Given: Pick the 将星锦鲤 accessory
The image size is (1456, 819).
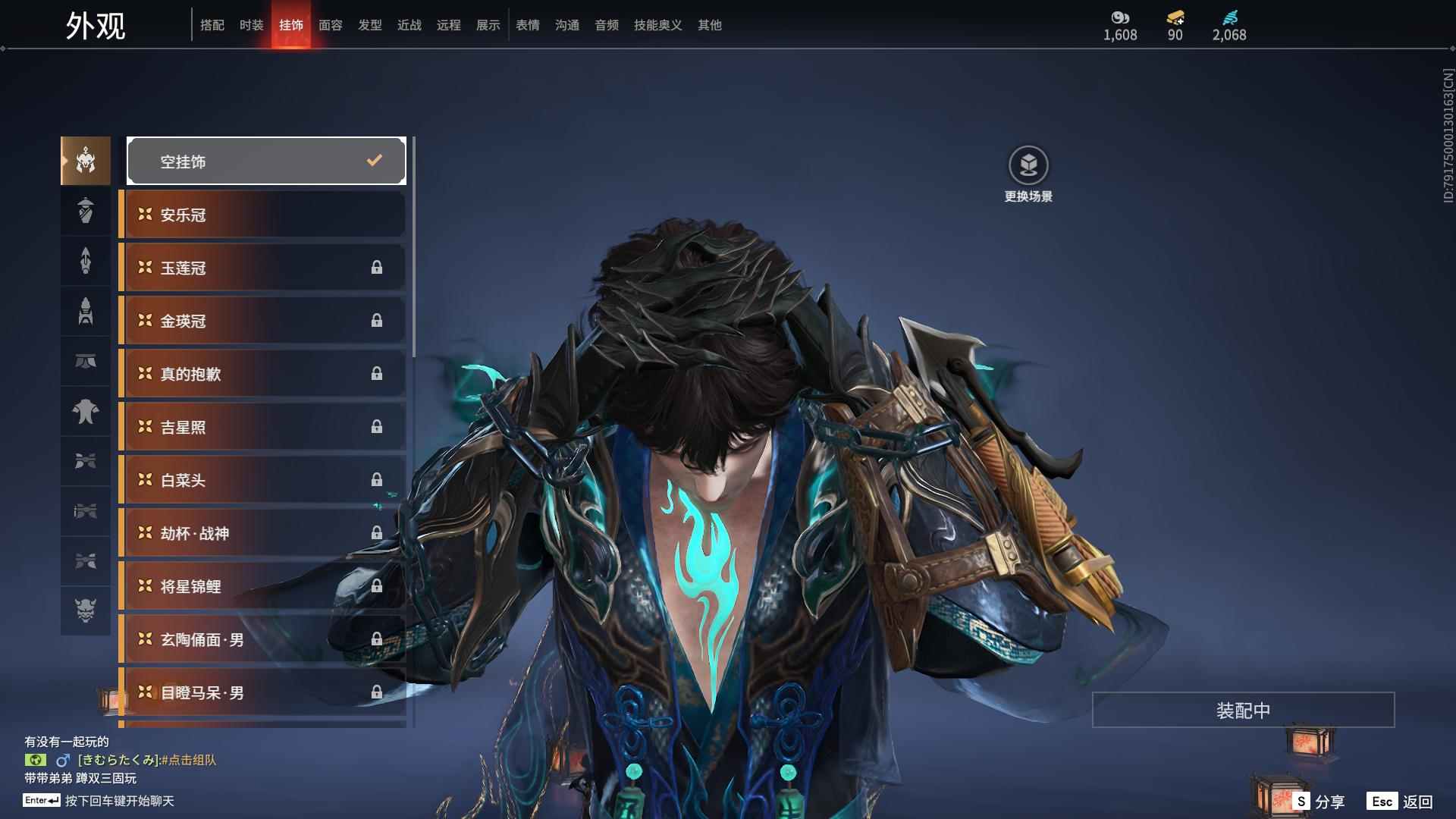Looking at the screenshot, I should pyautogui.click(x=263, y=586).
